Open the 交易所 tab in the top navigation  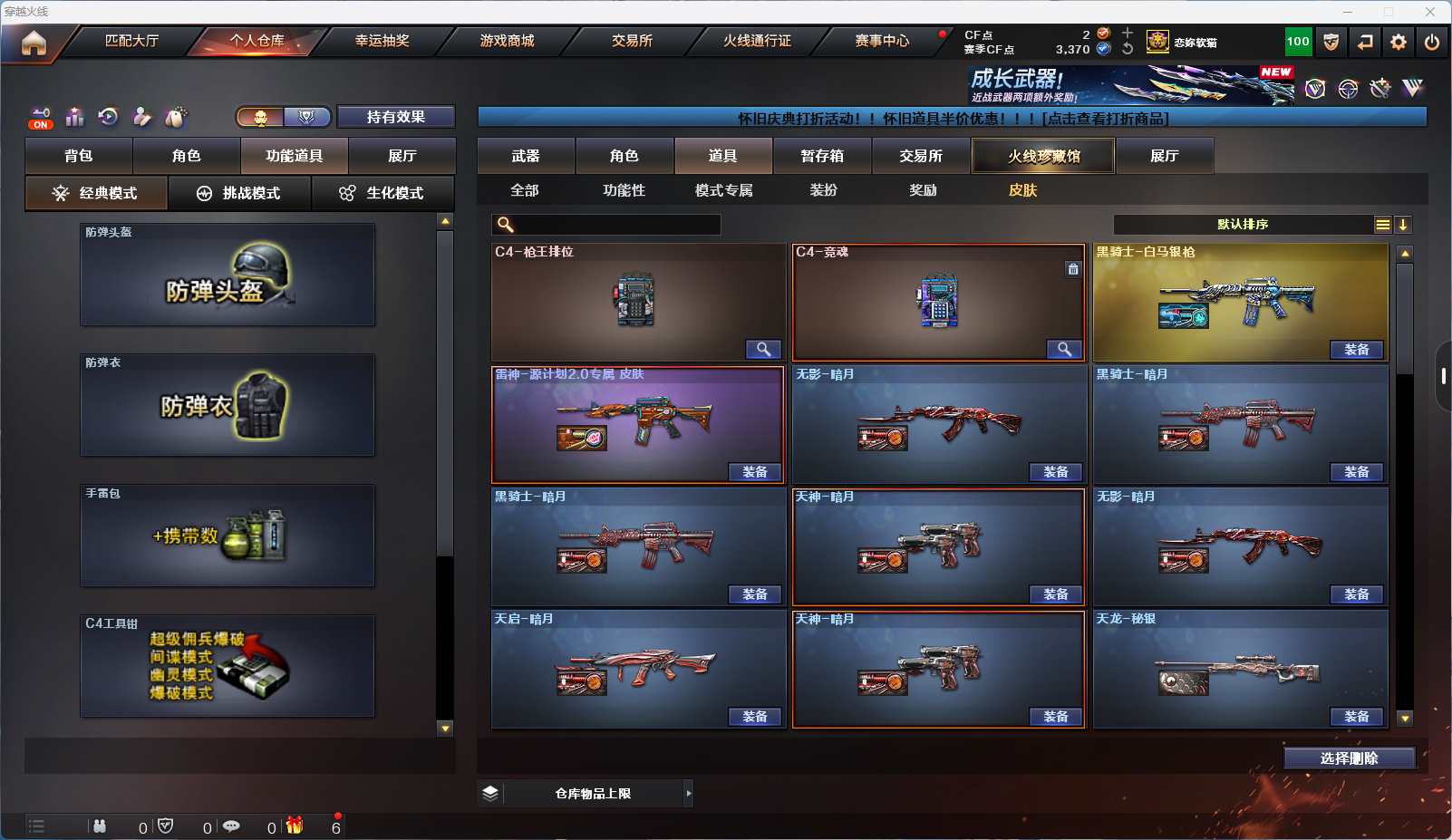coord(632,41)
